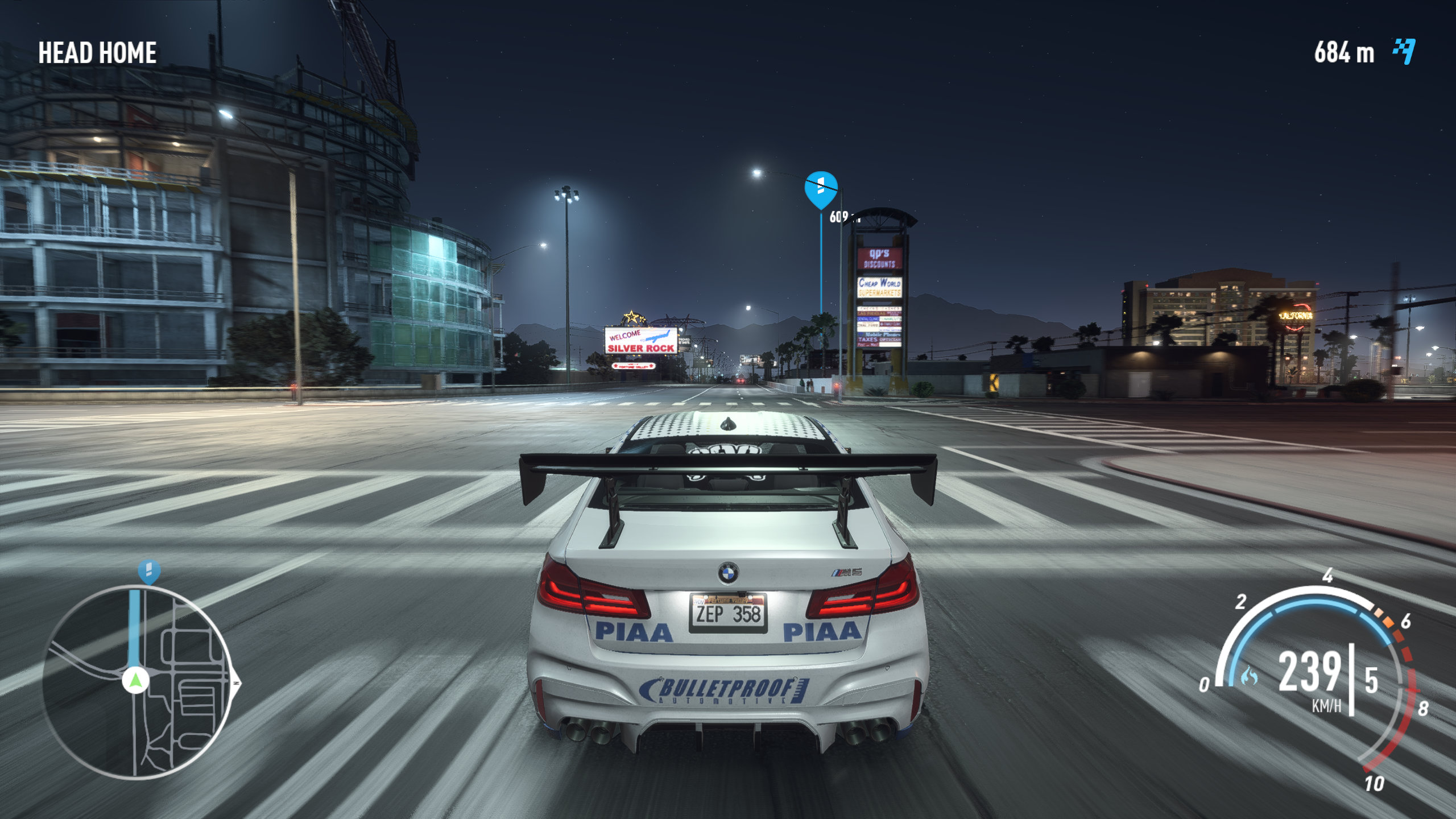Select the blue waypoint marker above the road
This screenshot has width=1456, height=819.
tap(820, 189)
